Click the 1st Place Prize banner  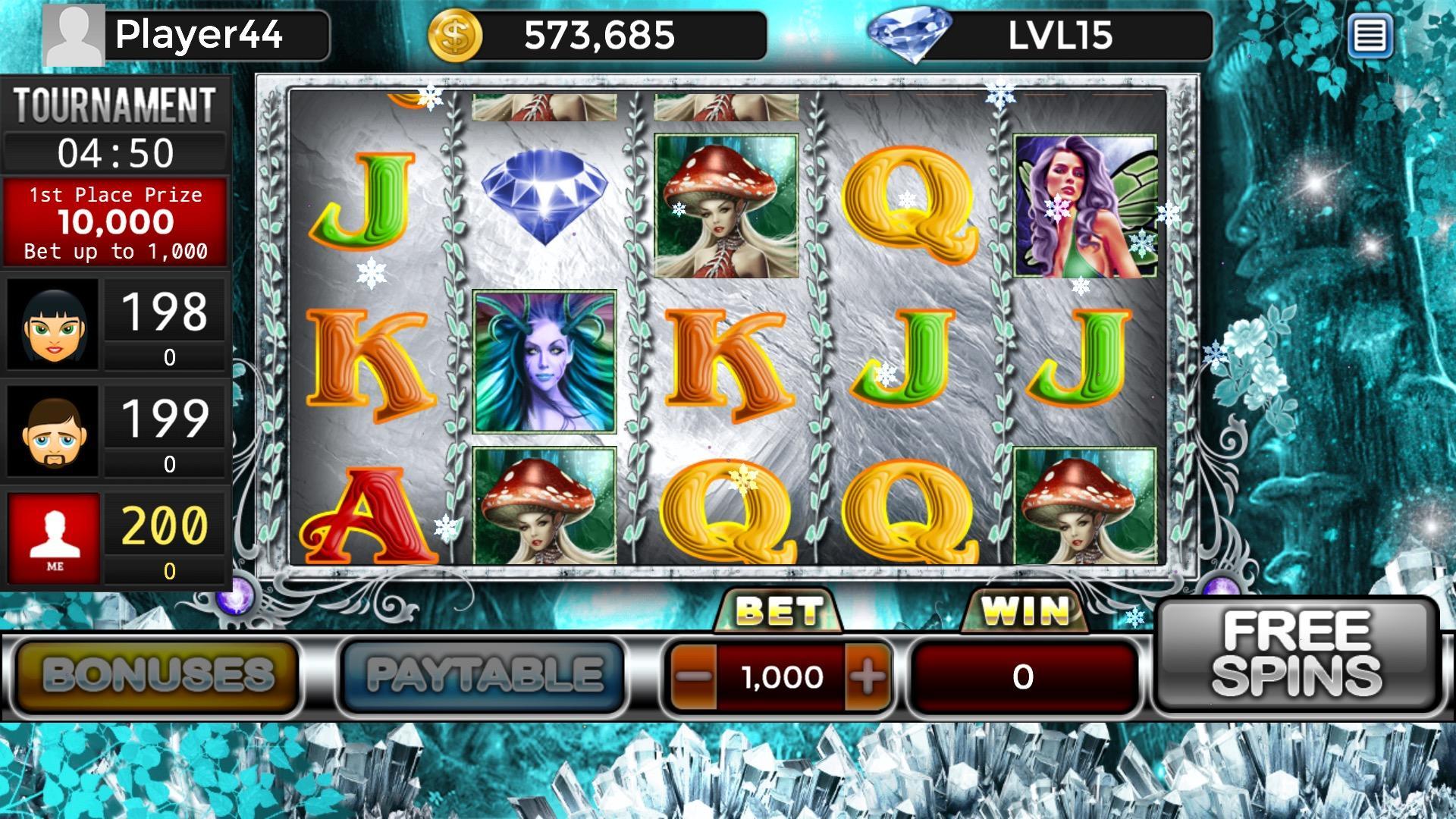[115, 221]
